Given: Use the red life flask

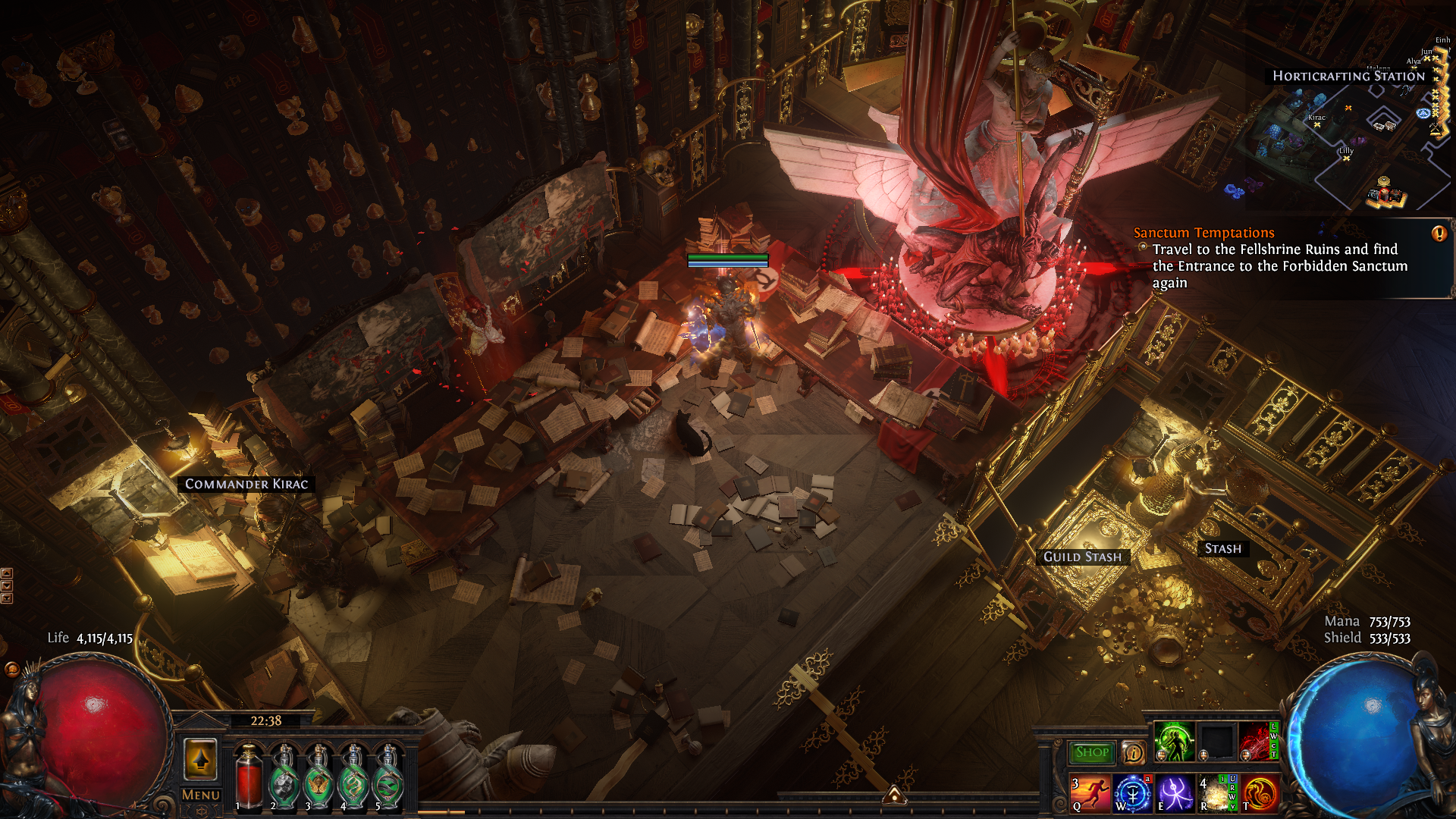Looking at the screenshot, I should [249, 777].
